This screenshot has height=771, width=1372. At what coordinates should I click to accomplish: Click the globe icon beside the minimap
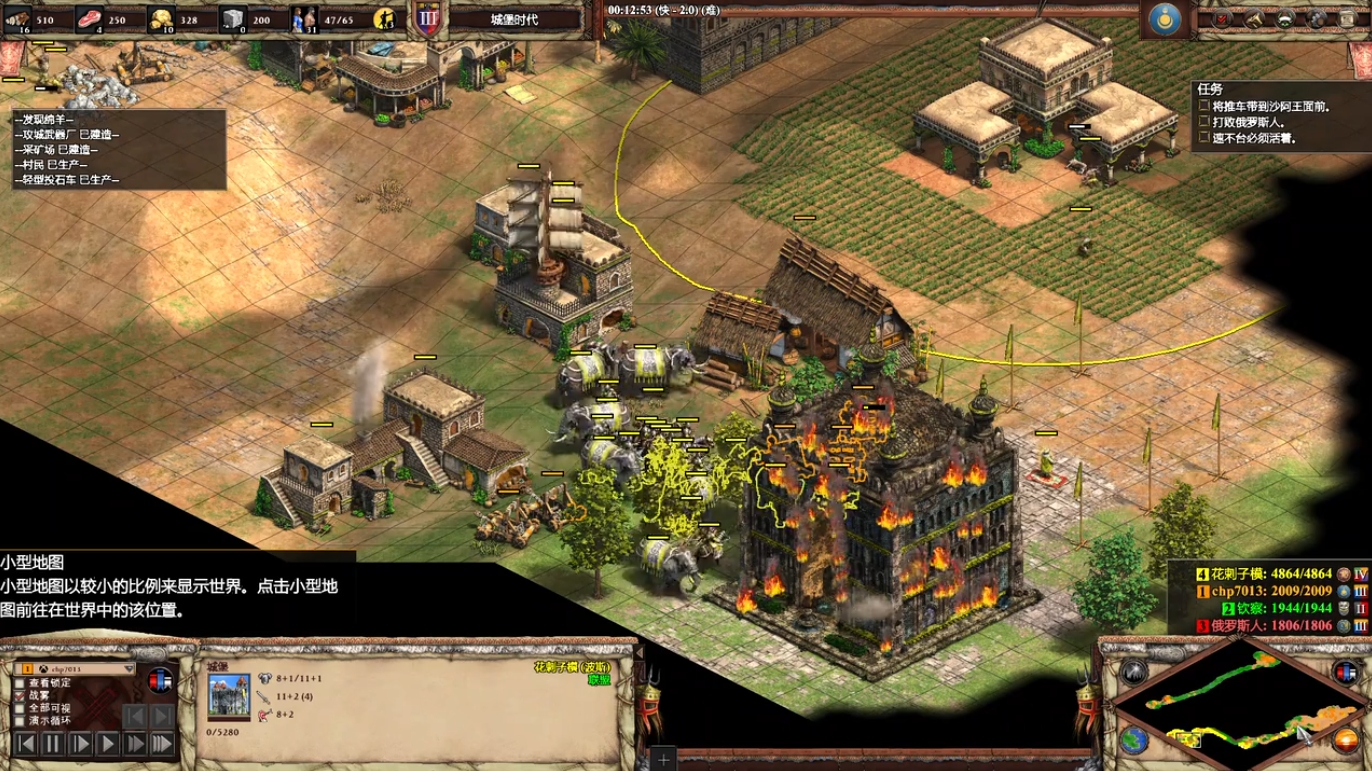click(1132, 740)
